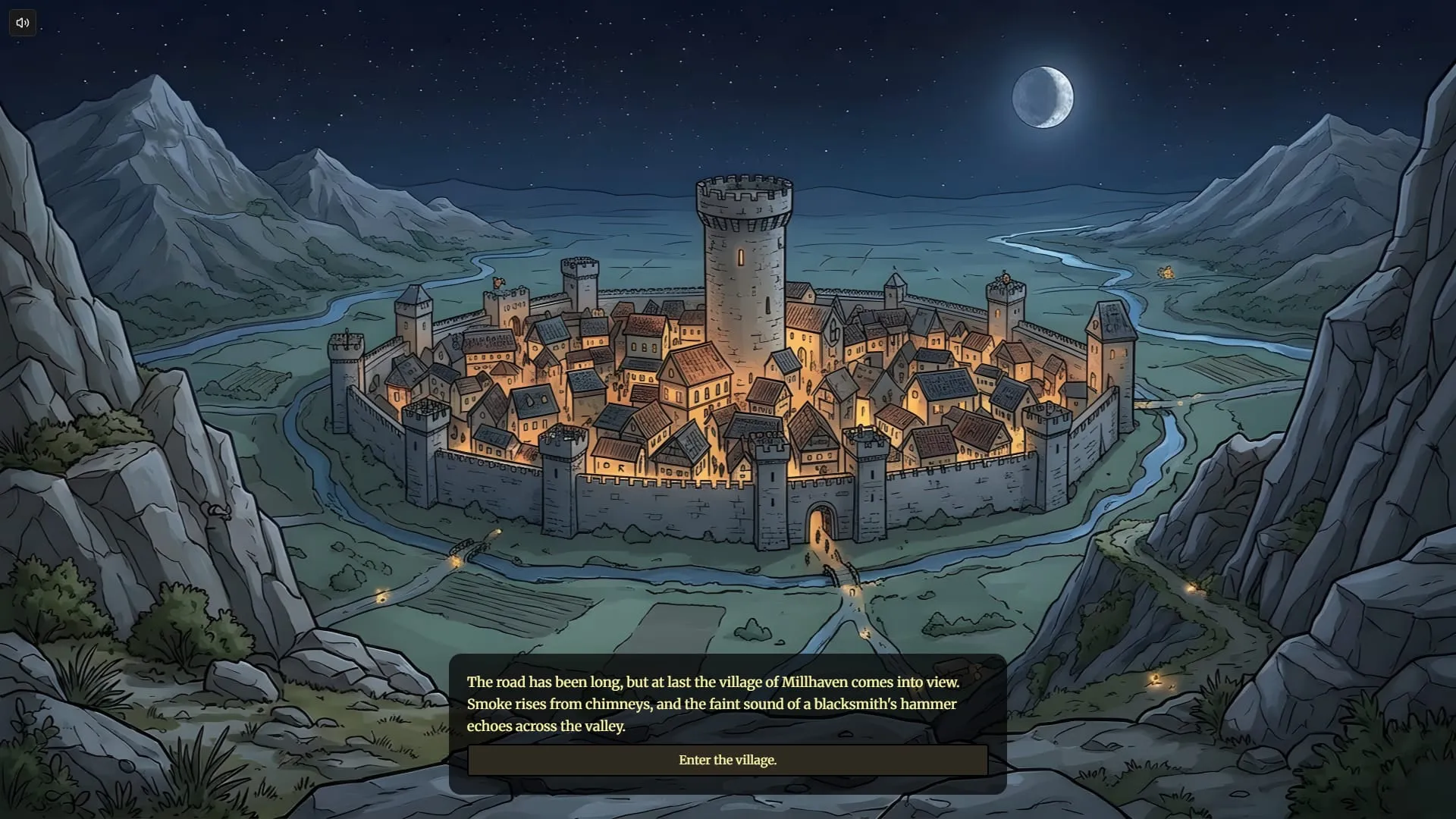Click the main village gate
The image size is (1456, 819).
point(819,523)
